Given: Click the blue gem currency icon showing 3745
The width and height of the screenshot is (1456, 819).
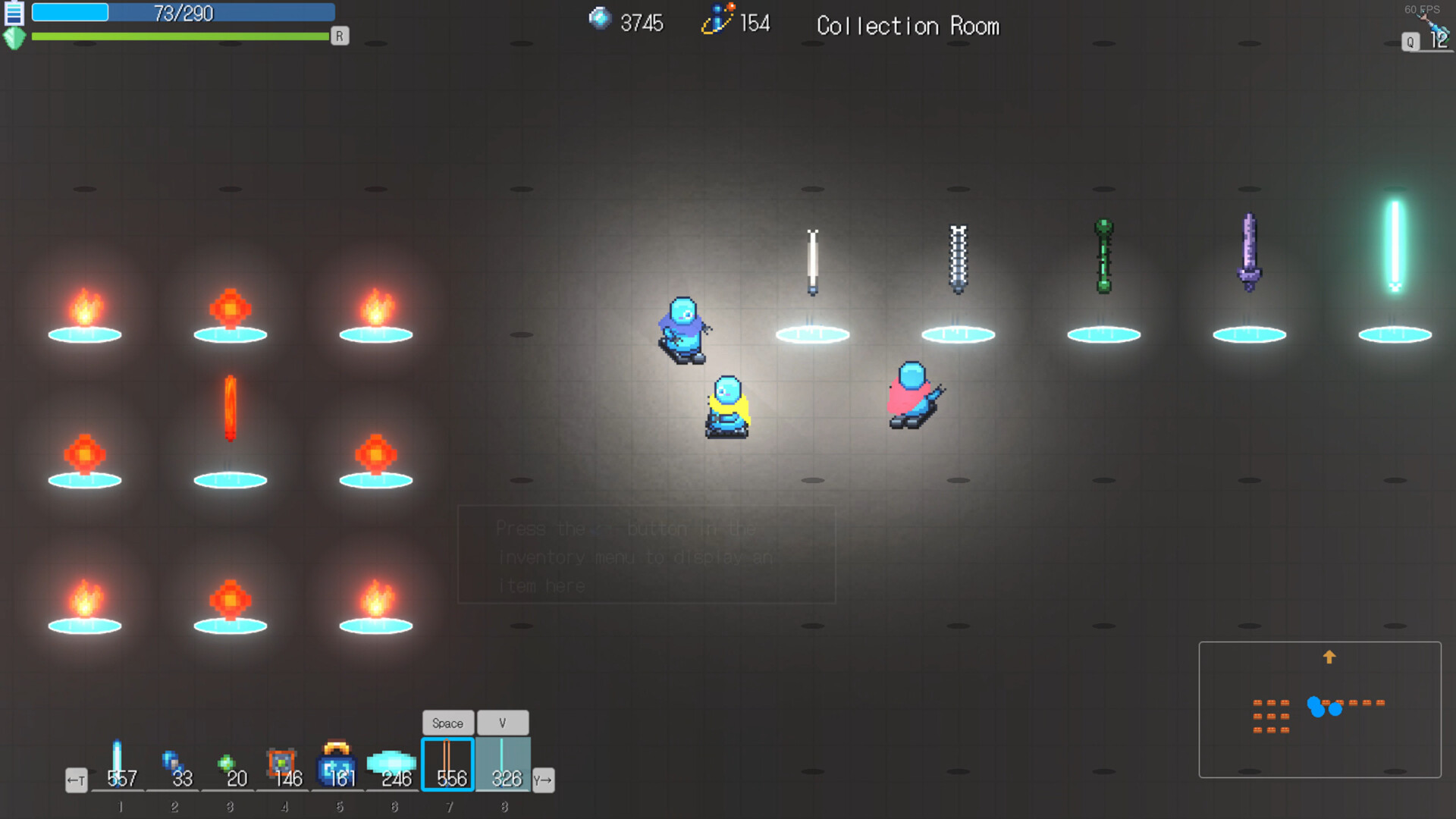Looking at the screenshot, I should click(x=600, y=19).
